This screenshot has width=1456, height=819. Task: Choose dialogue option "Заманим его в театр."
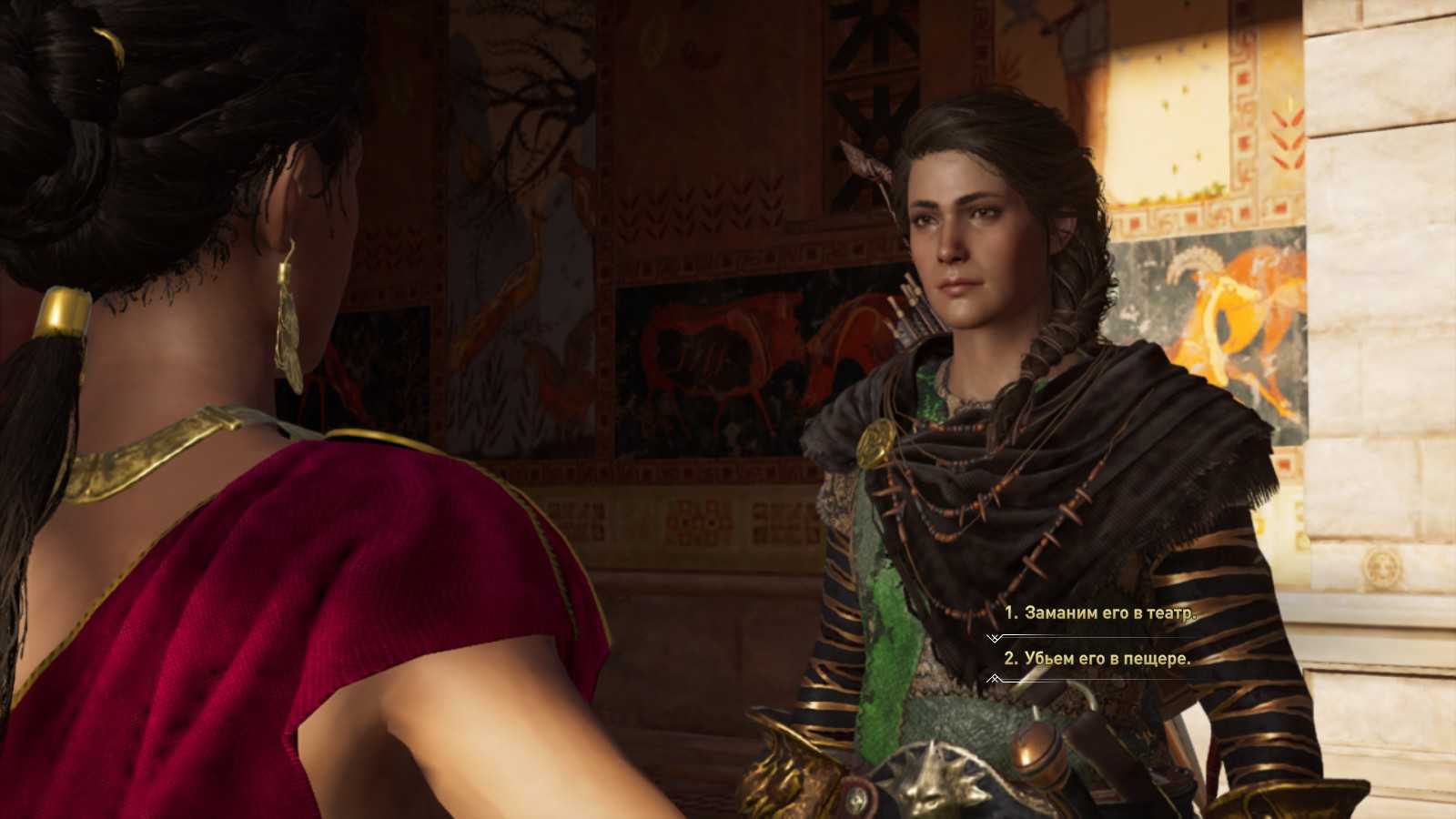click(x=1100, y=613)
